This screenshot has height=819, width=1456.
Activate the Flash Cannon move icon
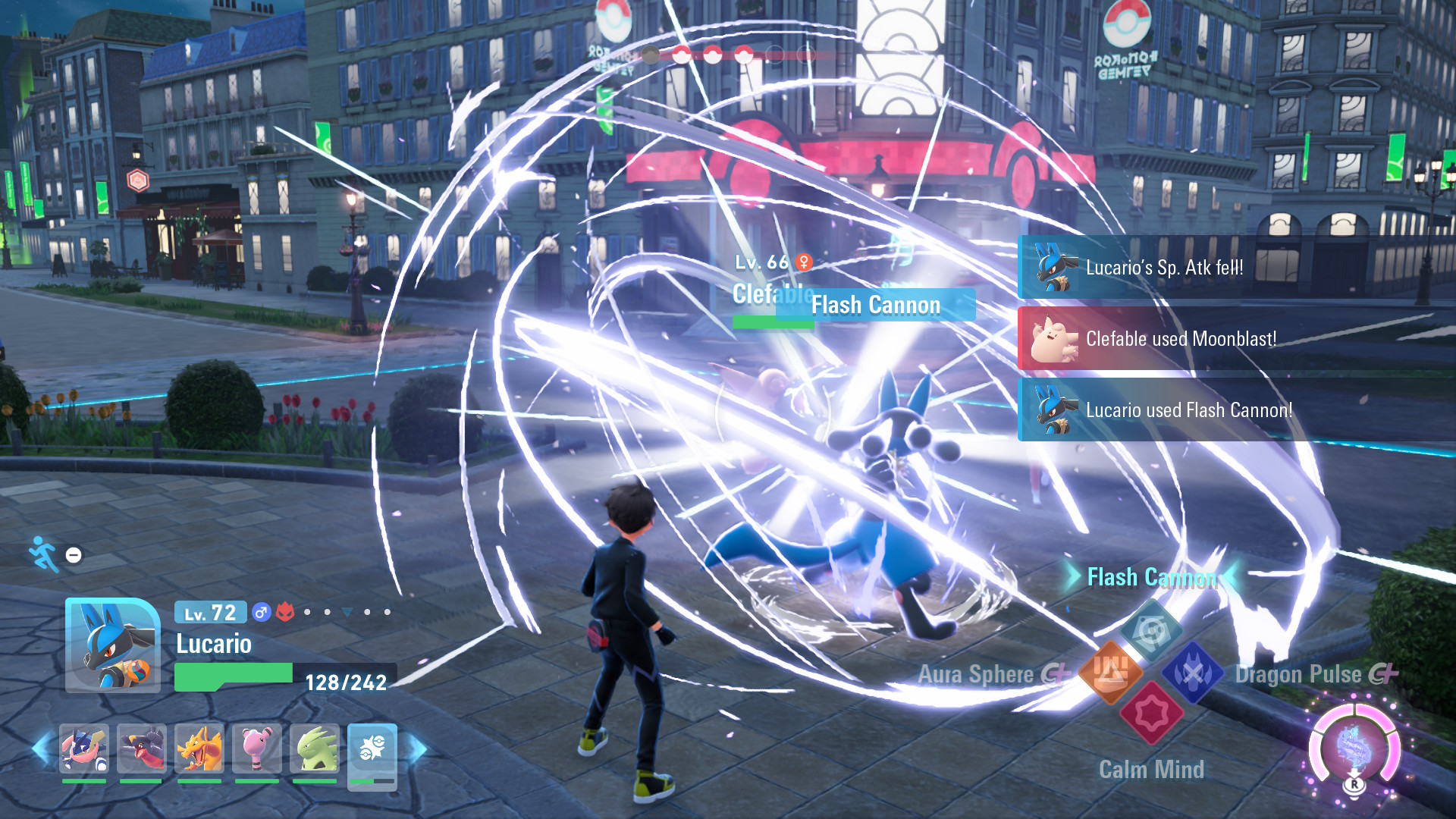[x=1151, y=631]
